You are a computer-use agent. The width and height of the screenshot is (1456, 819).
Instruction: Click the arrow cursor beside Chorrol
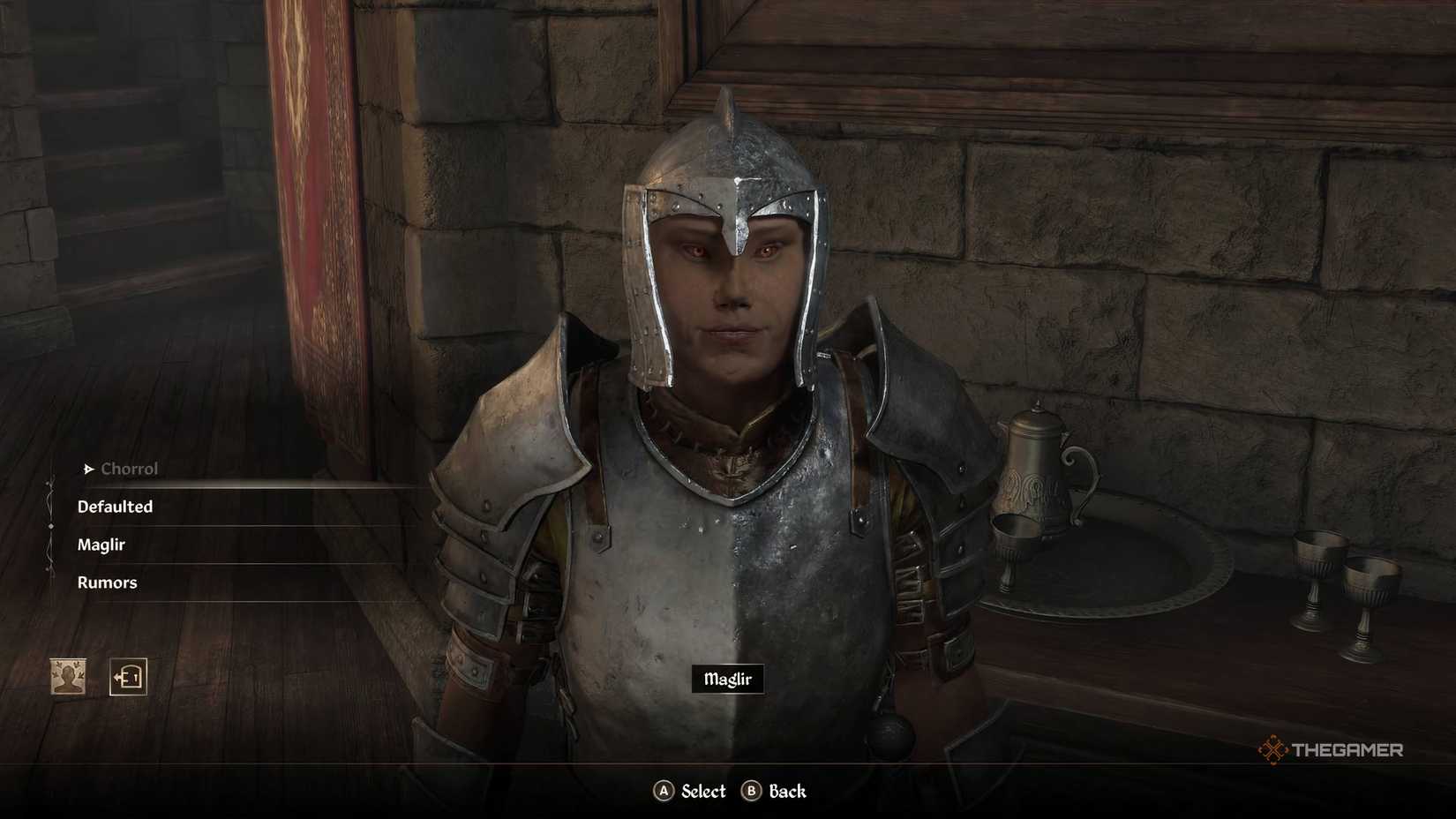[86, 469]
